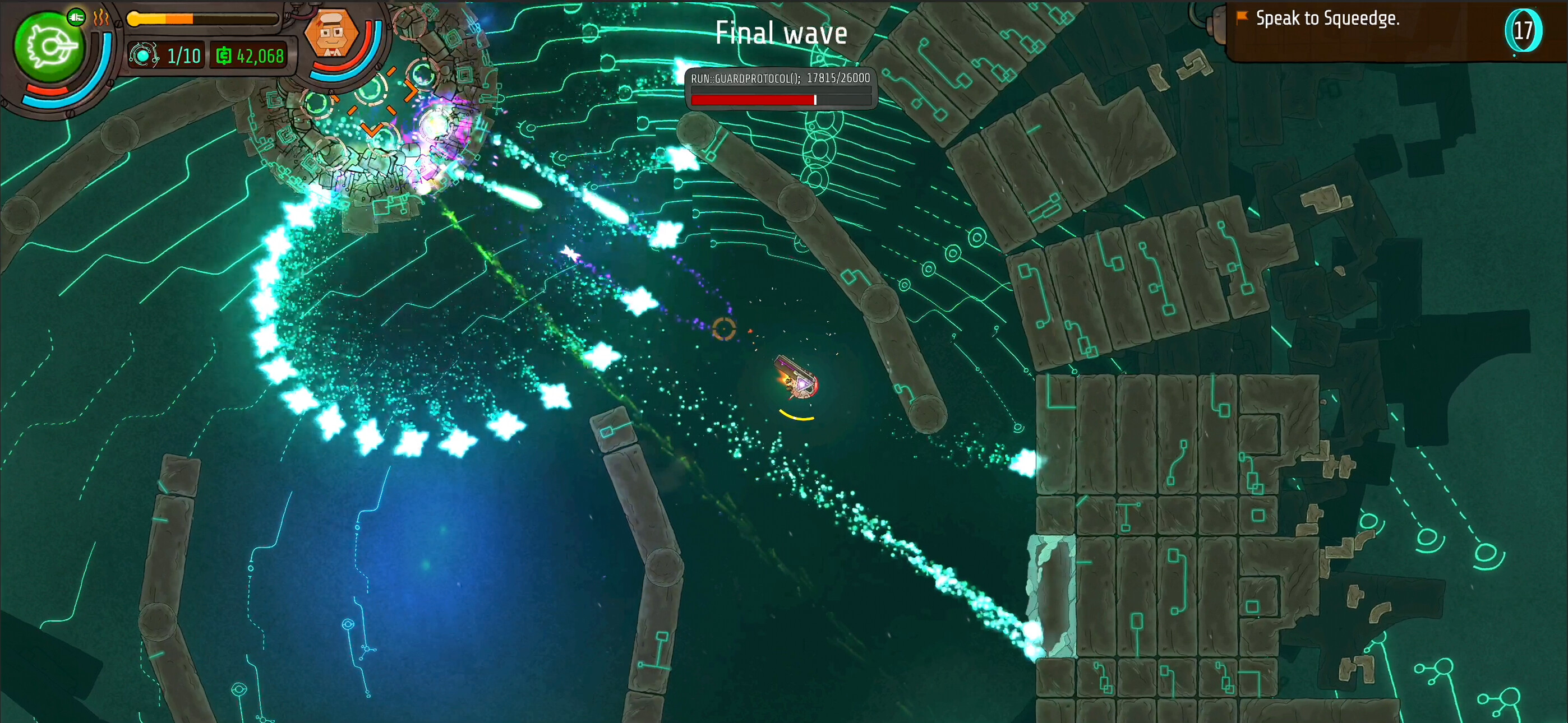
Task: Open the character portrait hexagon
Action: coord(334,34)
